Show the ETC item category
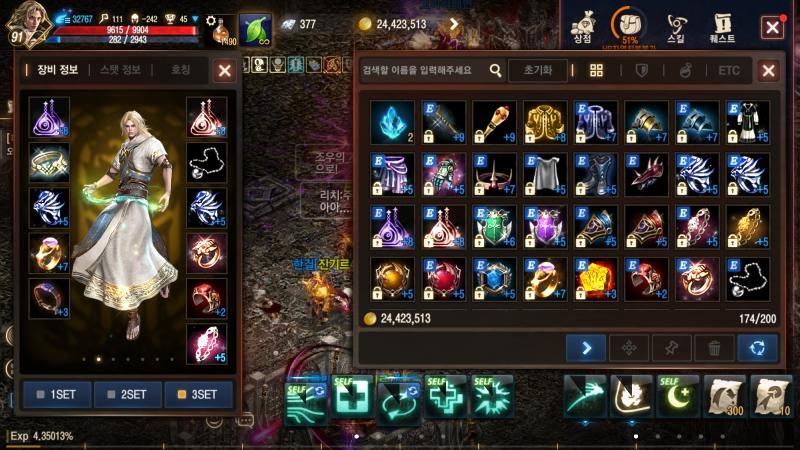This screenshot has width=800, height=450. coord(729,71)
